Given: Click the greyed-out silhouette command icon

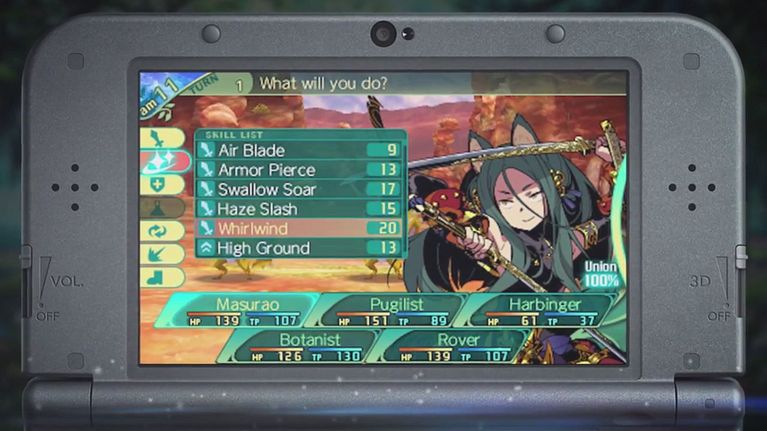Looking at the screenshot, I should 161,207.
